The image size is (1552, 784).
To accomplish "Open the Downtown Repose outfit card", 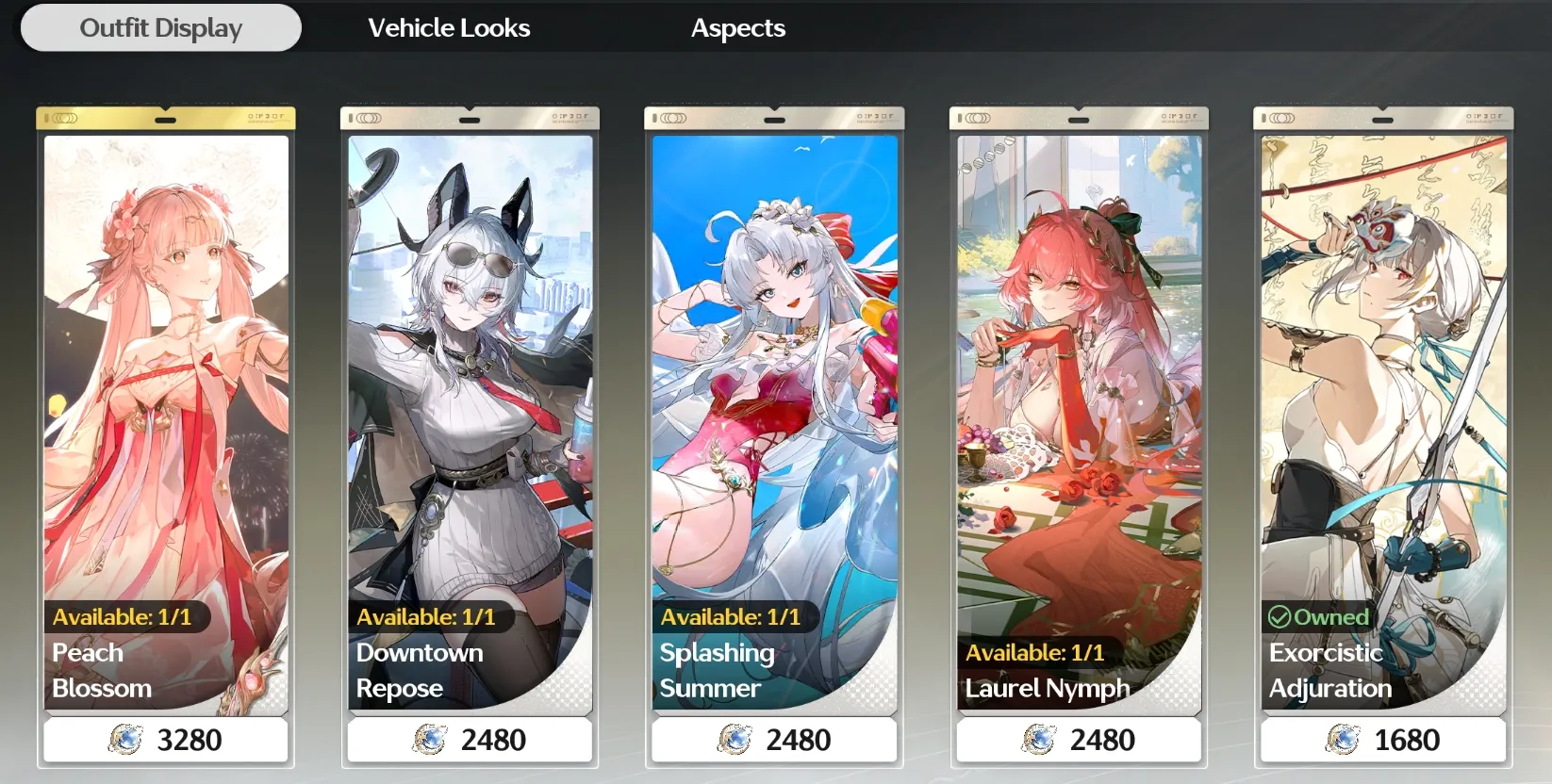I will pyautogui.click(x=470, y=377).
